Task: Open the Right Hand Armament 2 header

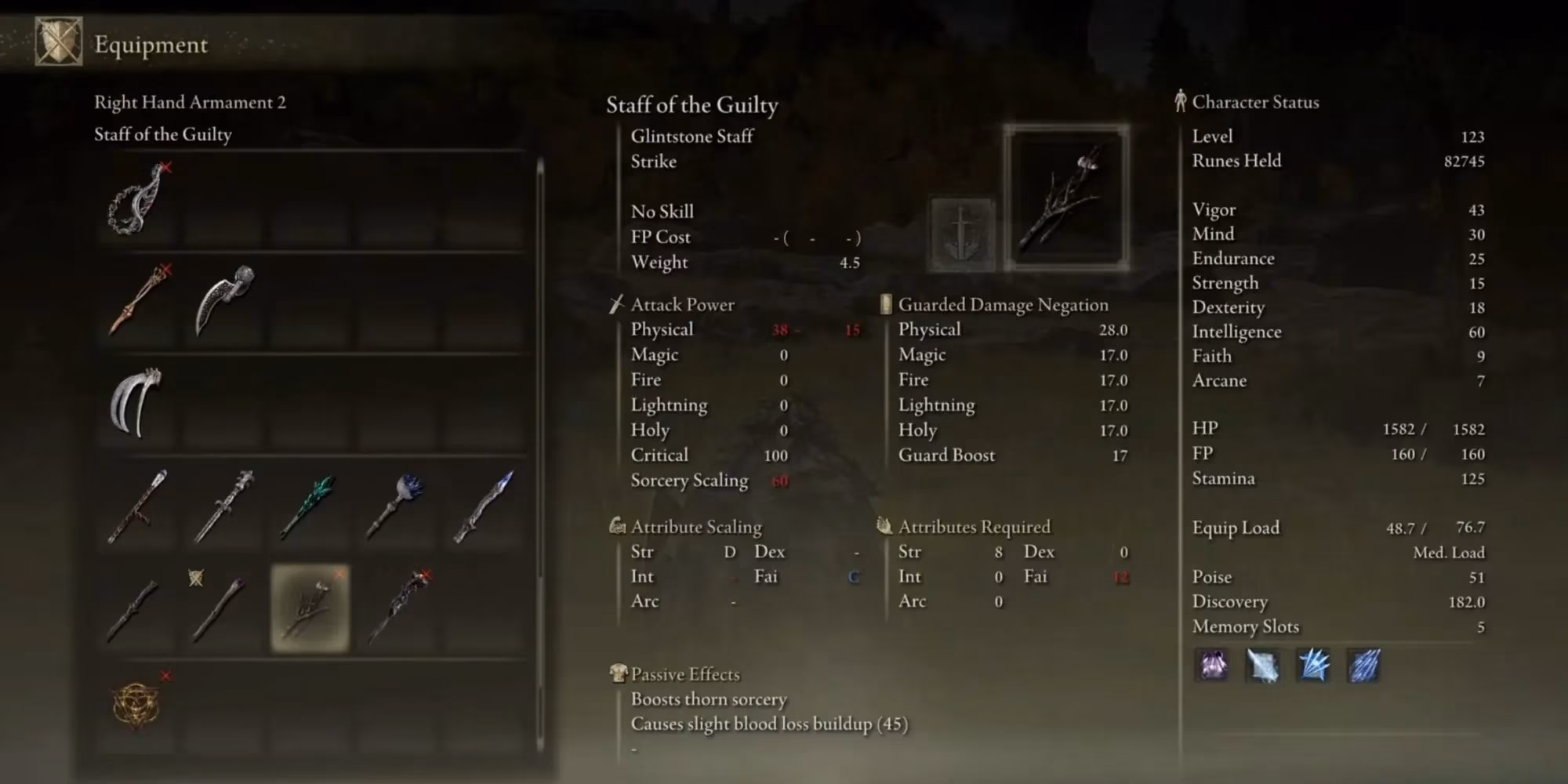Action: coord(191,102)
